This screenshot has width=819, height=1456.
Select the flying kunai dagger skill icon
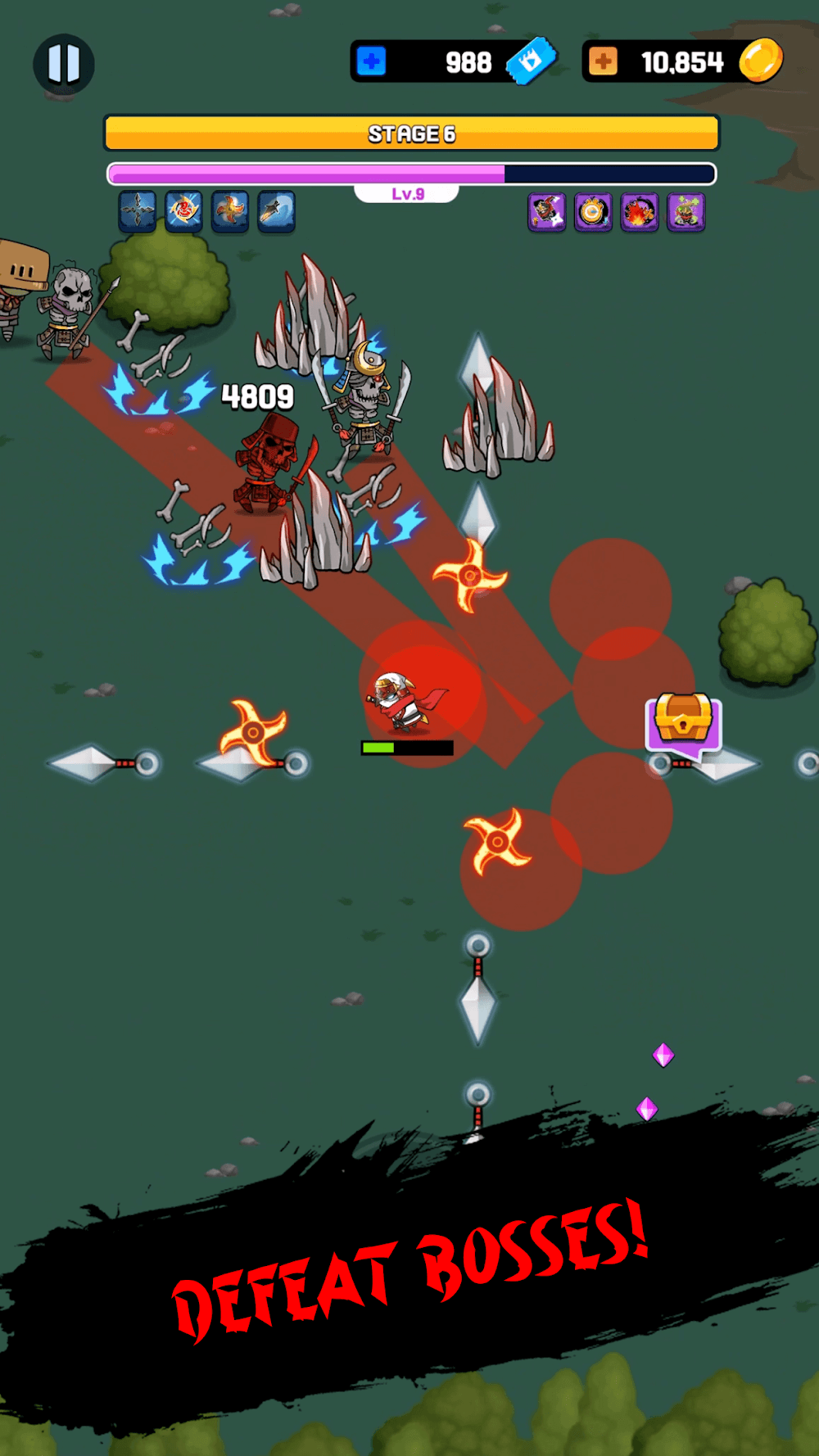pos(276,212)
